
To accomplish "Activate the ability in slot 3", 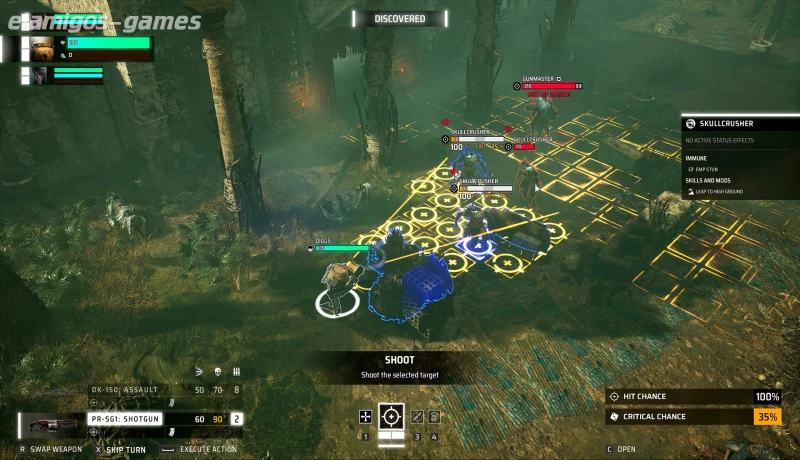I will (418, 417).
